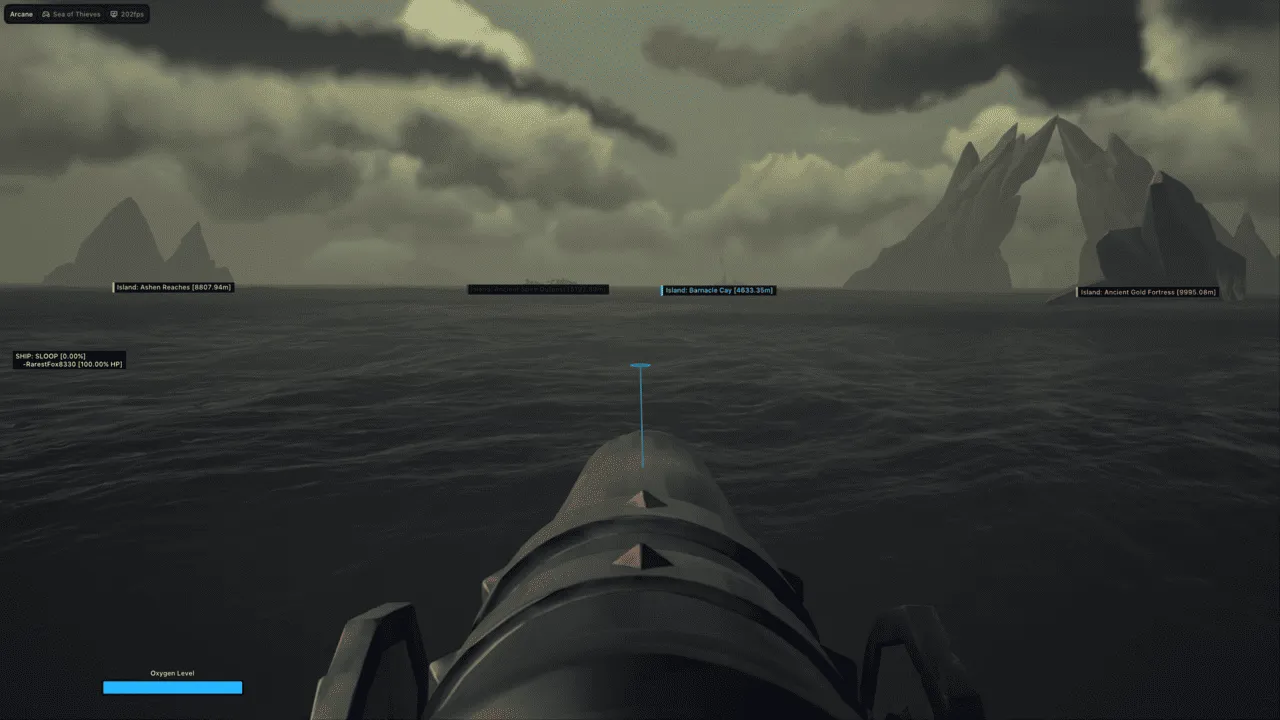The width and height of the screenshot is (1280, 720).
Task: Toggle the Ancient Spire Outpost island label
Action: [x=537, y=289]
